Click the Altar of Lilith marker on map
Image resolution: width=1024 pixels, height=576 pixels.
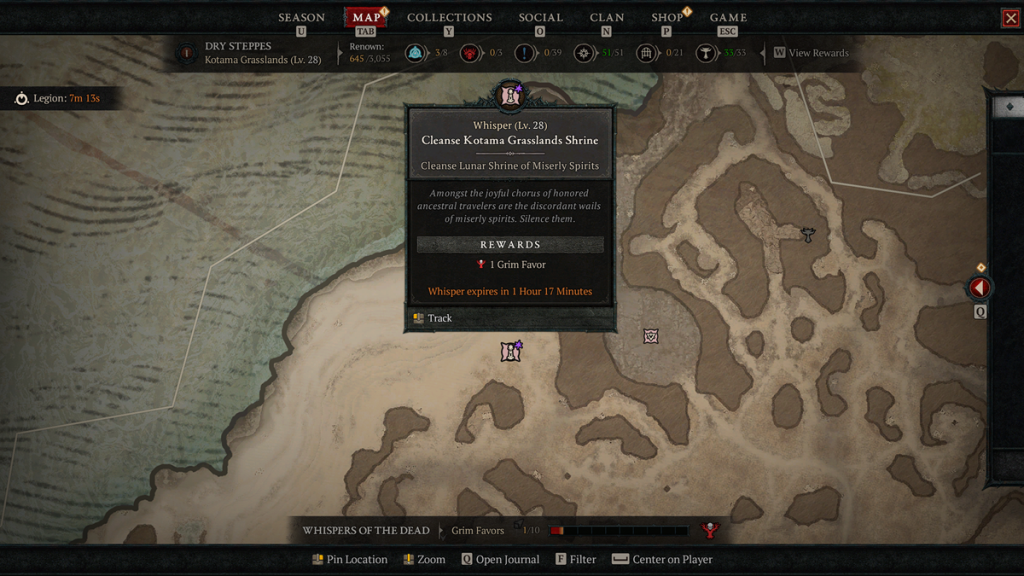pyautogui.click(x=808, y=234)
